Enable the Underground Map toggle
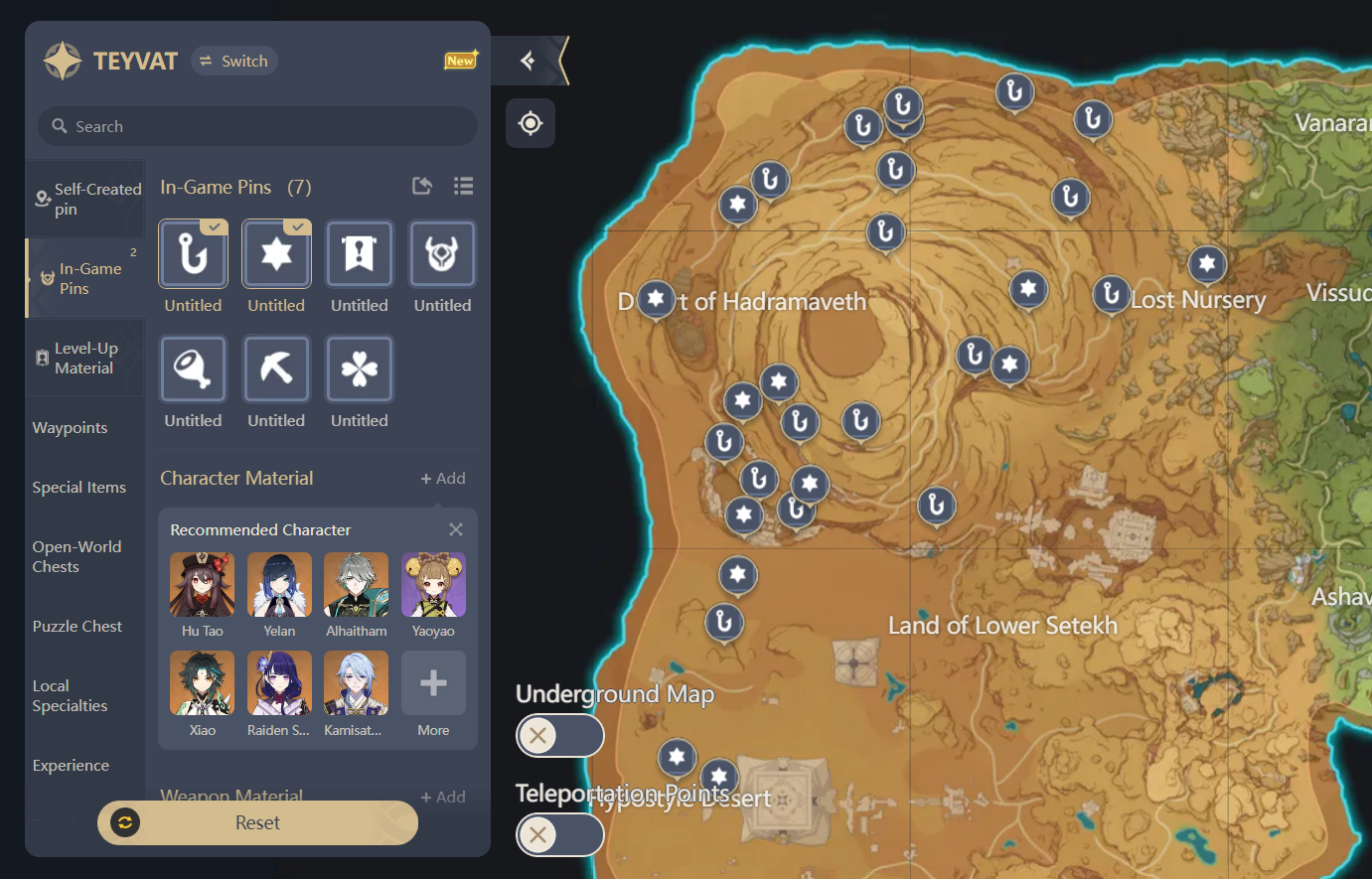The image size is (1372, 879). coord(560,736)
